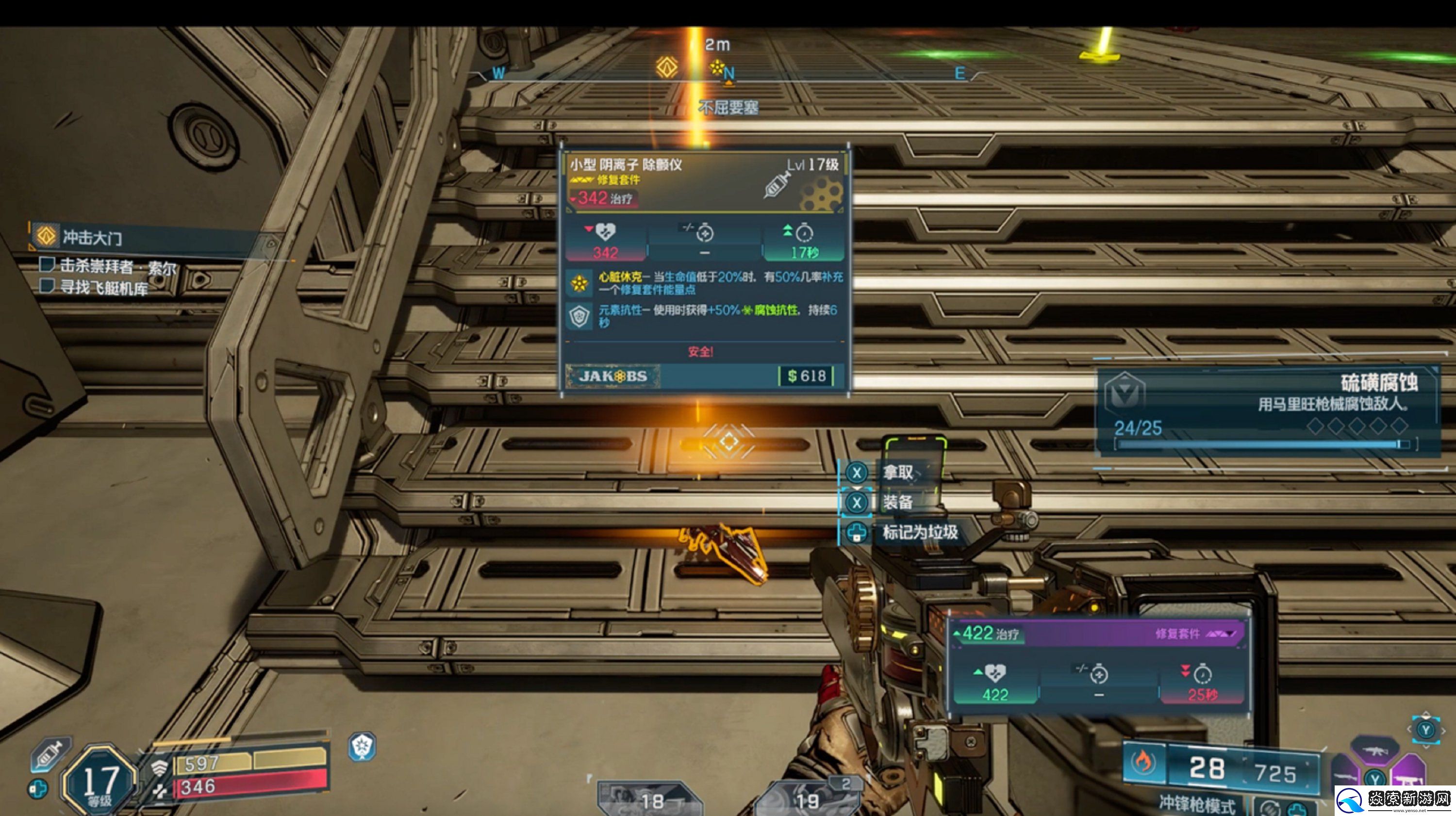Choose the 拿取 pickup option
This screenshot has width=1456, height=816.
click(x=897, y=473)
